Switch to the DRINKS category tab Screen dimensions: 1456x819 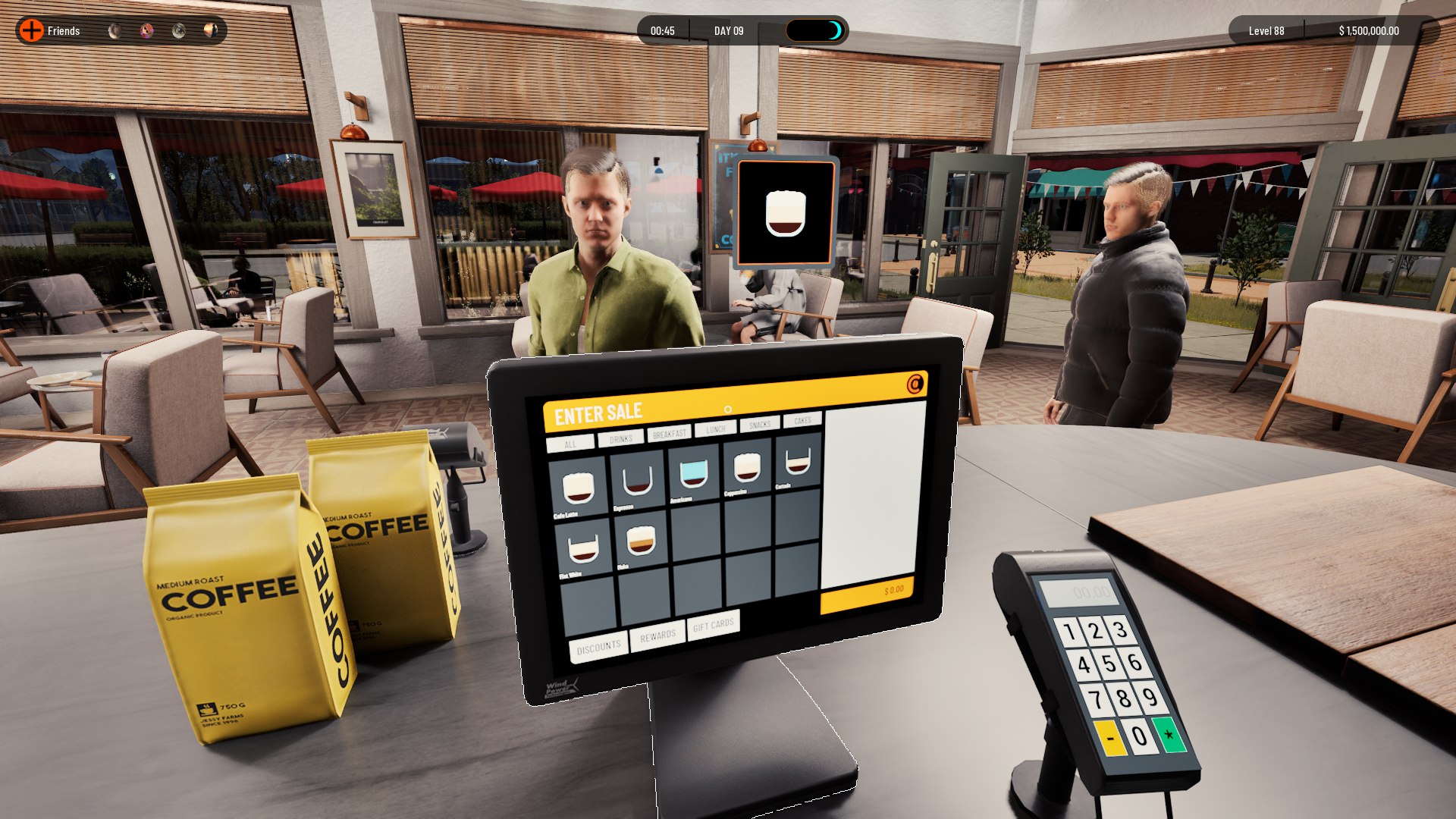click(x=620, y=439)
